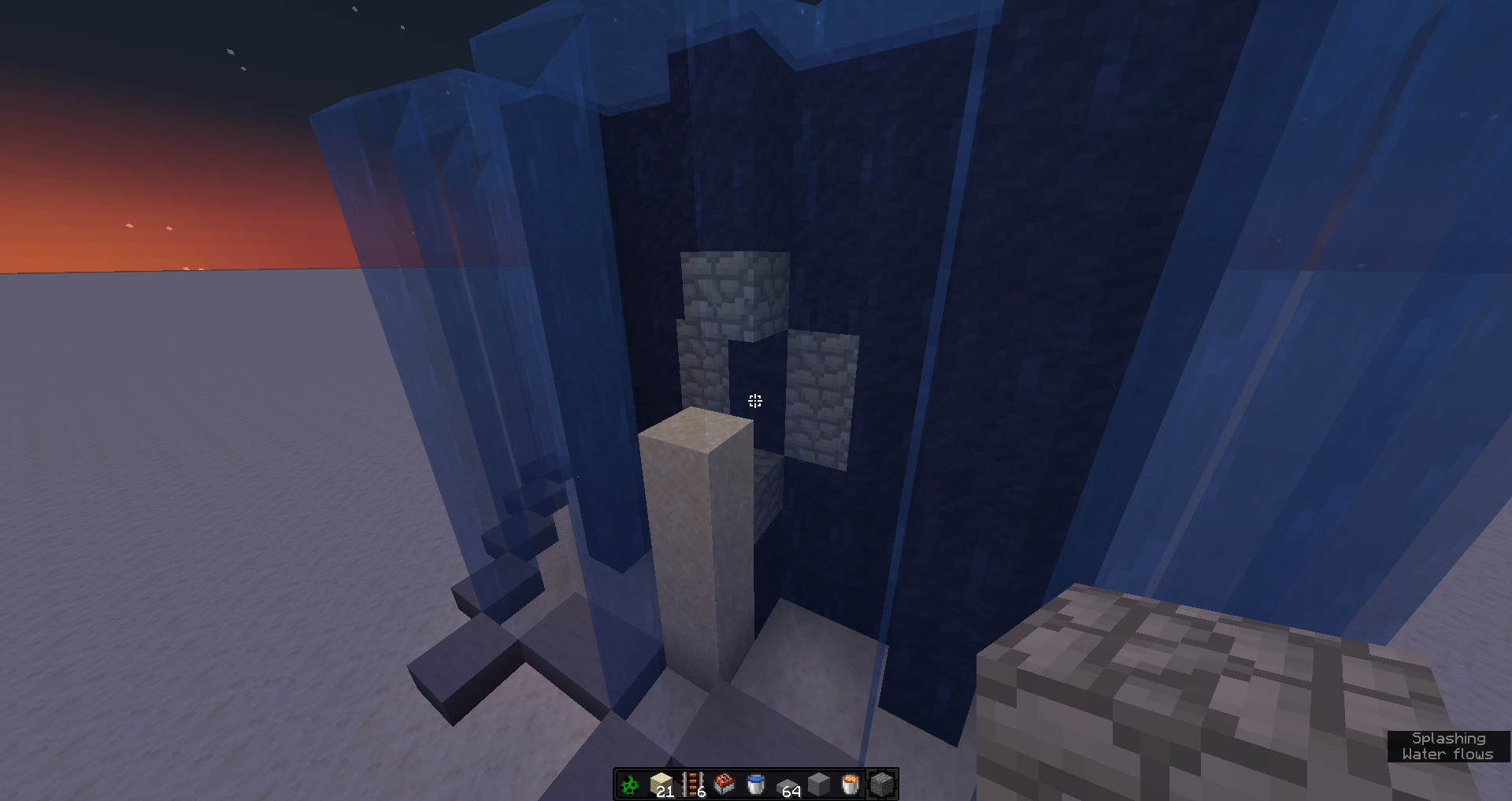Select the TNT minecart in the hotbar
1512x801 pixels.
[724, 784]
